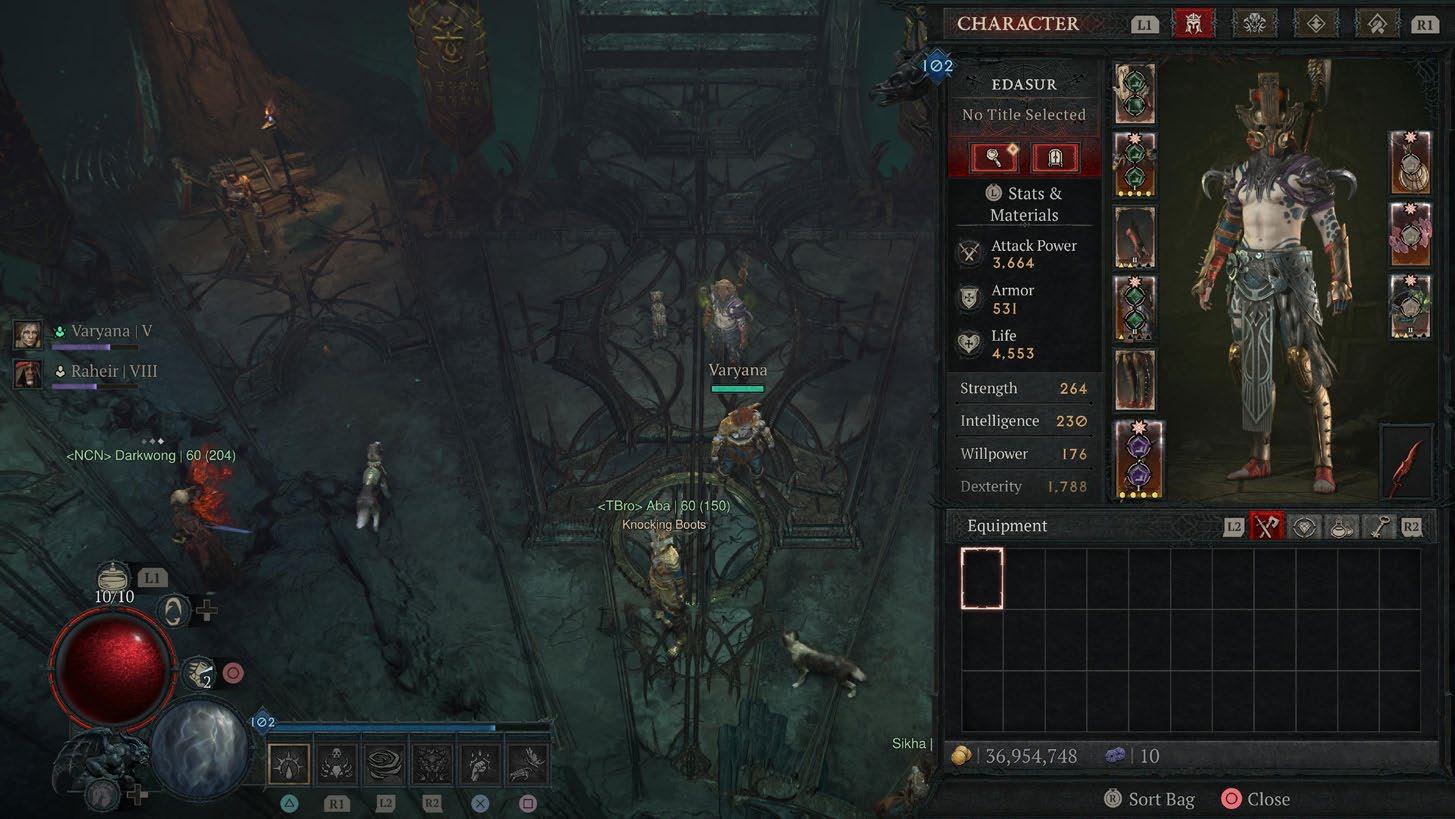The image size is (1455, 819).
Task: Open Stats & Materials details
Action: pos(1024,204)
